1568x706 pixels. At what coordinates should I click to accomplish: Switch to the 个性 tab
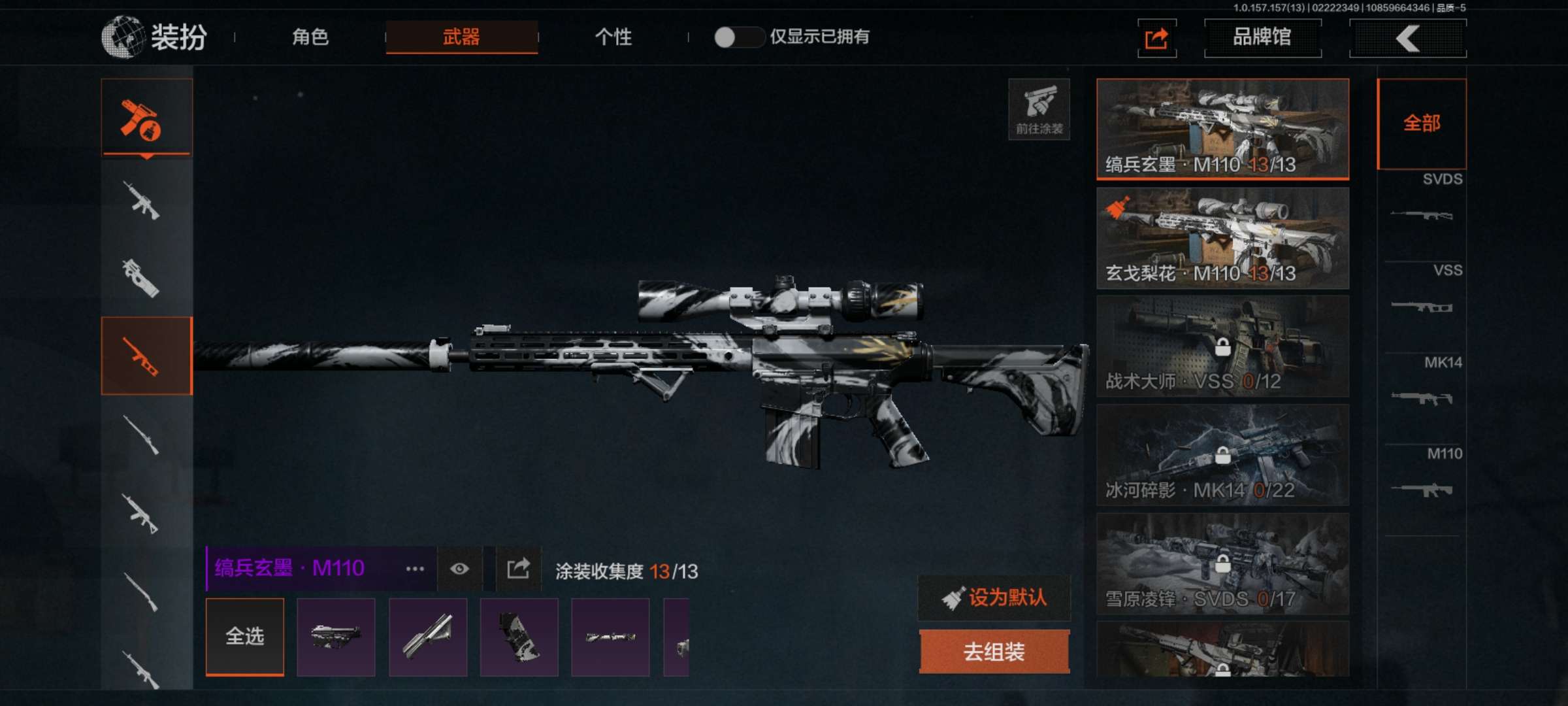coord(614,38)
